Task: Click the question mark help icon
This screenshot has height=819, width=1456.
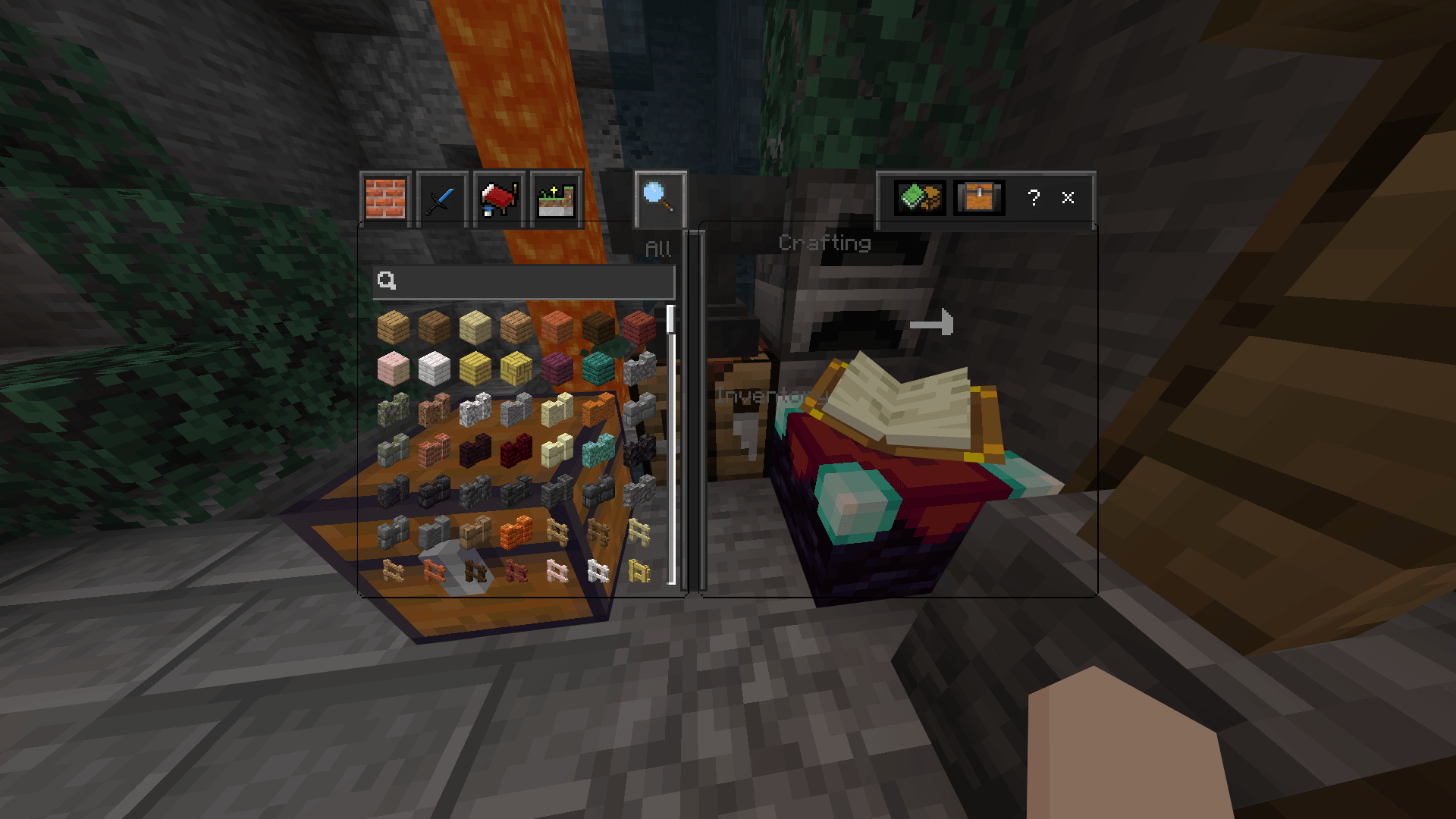Action: coord(1033,199)
